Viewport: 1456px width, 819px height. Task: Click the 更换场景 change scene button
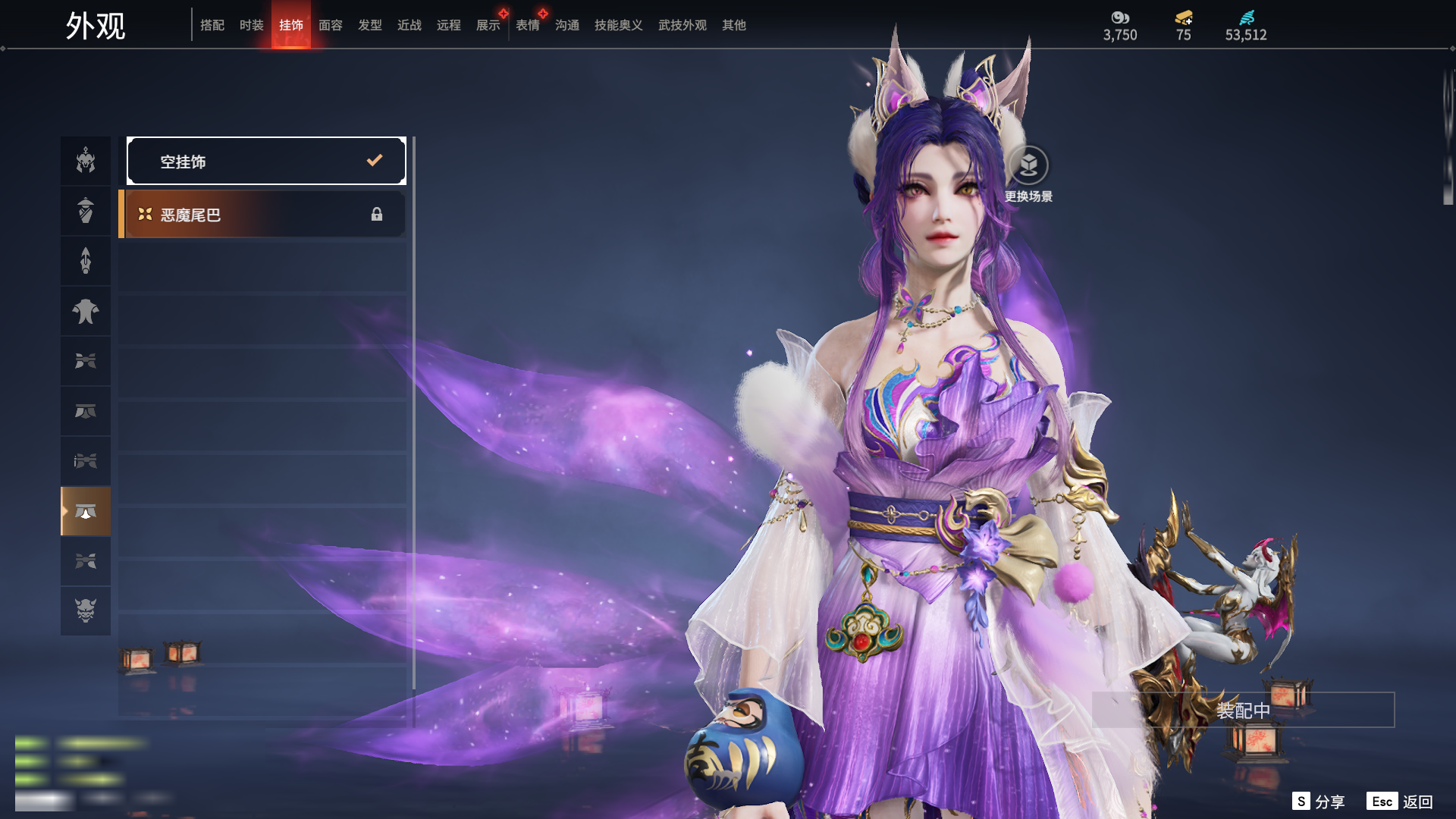pos(1028,174)
